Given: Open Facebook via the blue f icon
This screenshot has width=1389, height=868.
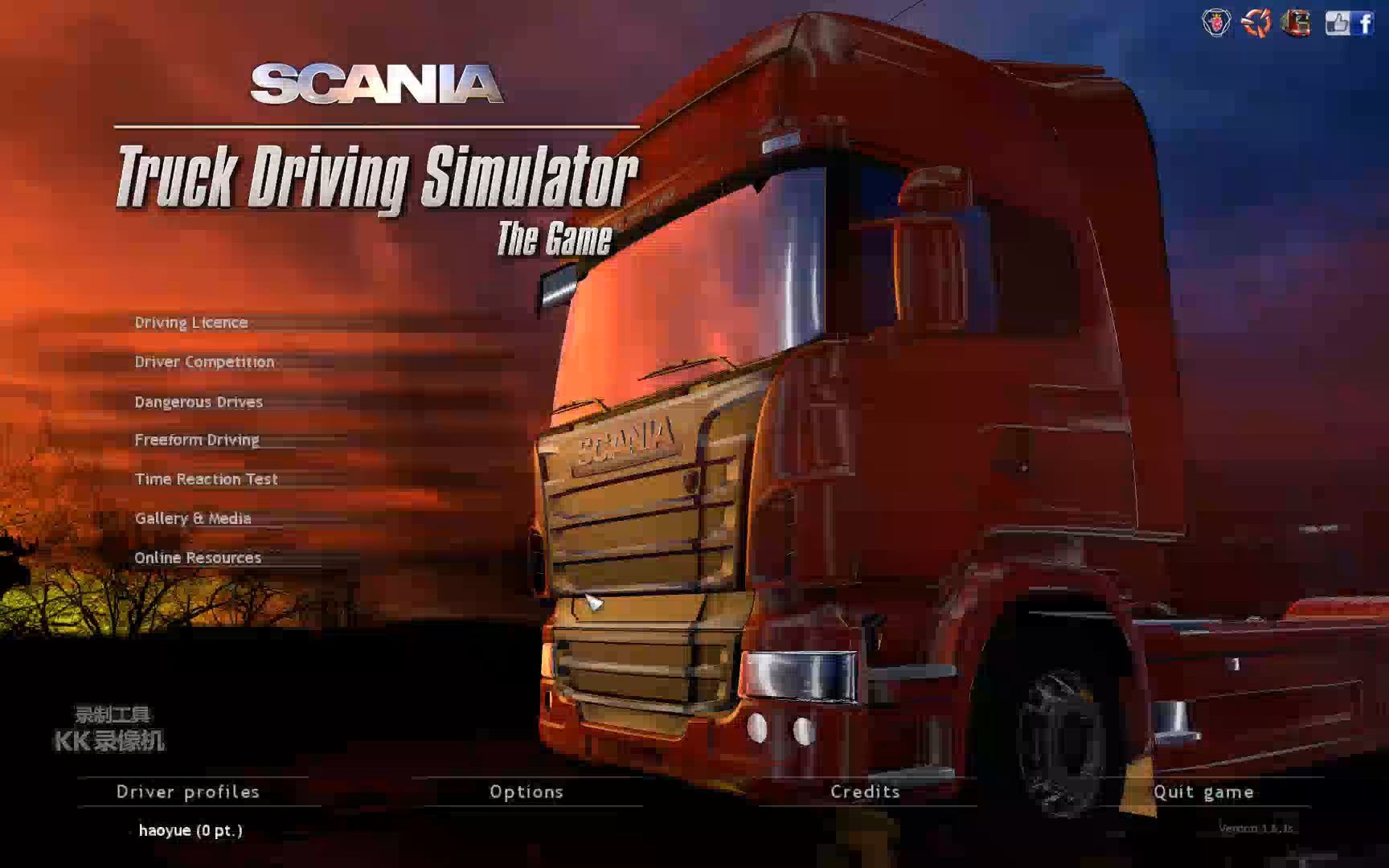Looking at the screenshot, I should click(1365, 24).
